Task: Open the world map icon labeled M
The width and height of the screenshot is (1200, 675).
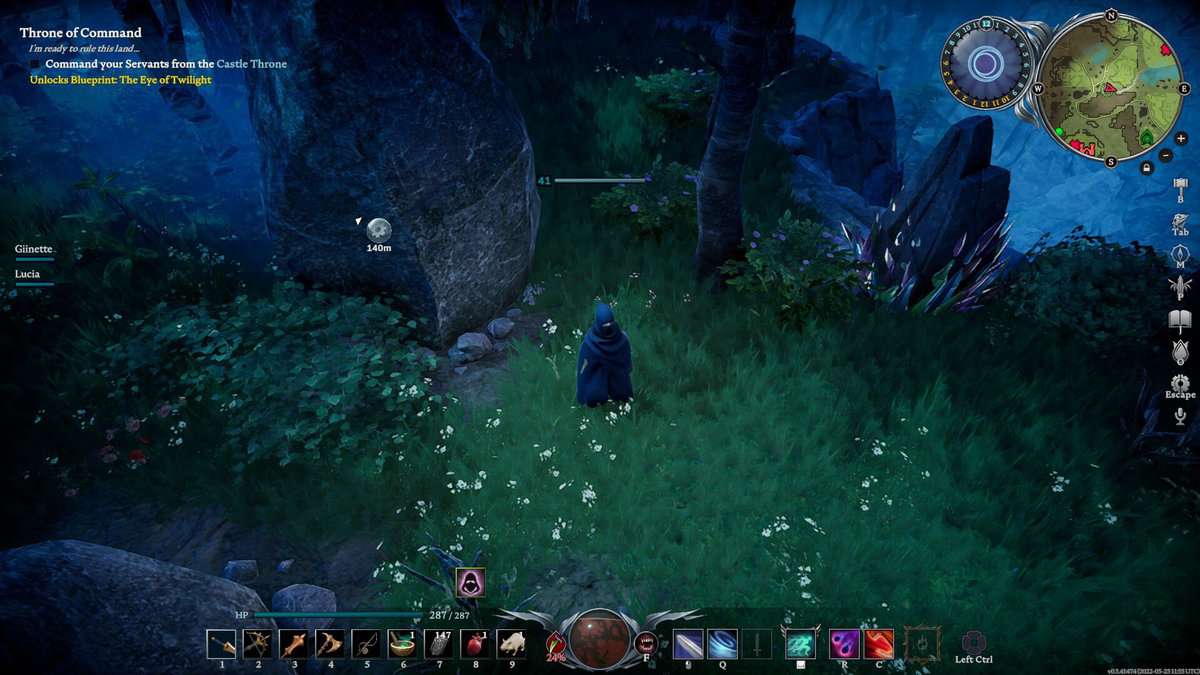Action: (x=1180, y=254)
